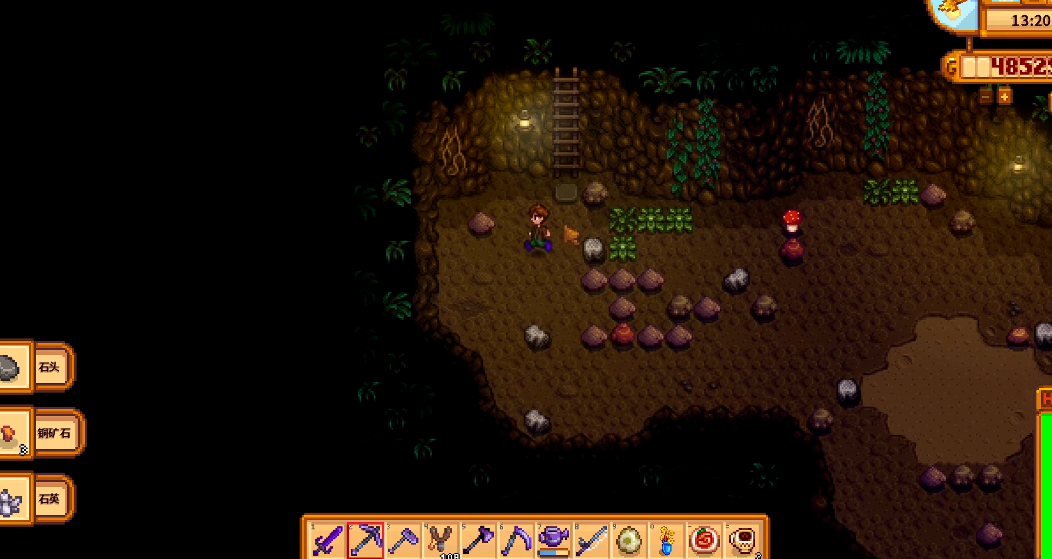Select the watering can slot
The height and width of the screenshot is (559, 1052).
click(554, 540)
